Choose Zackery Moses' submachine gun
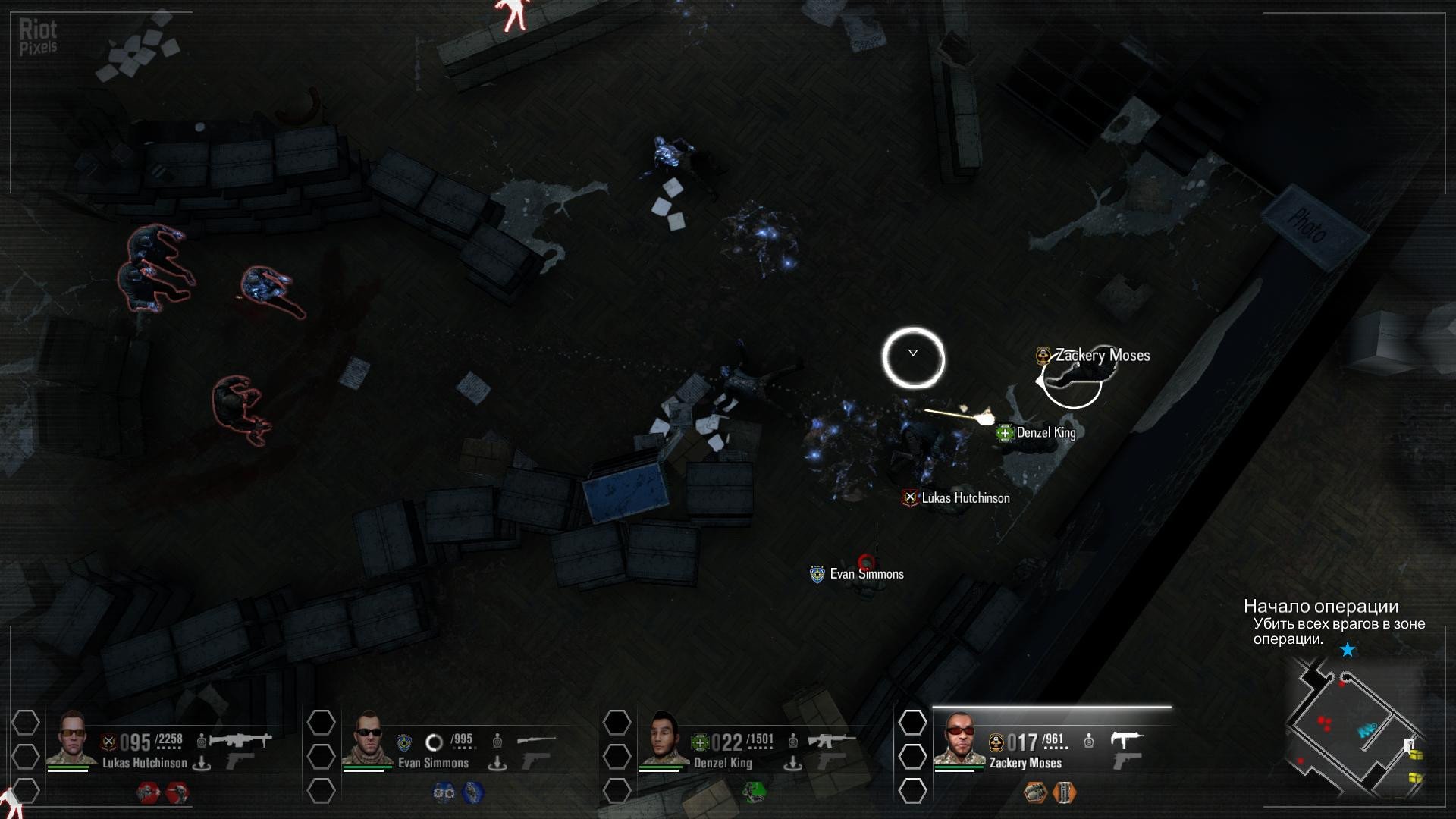Viewport: 1456px width, 819px height. coord(1127,739)
